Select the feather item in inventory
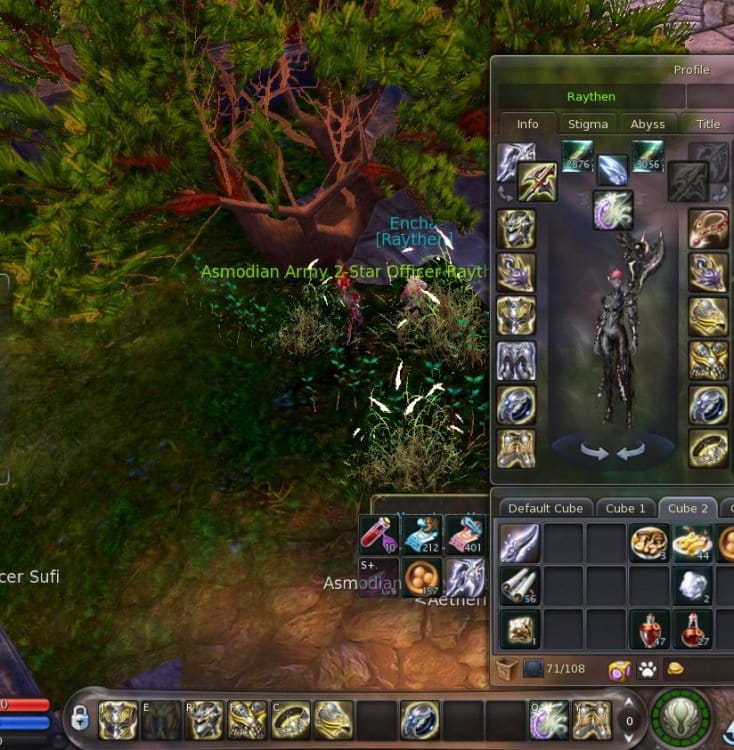The image size is (734, 750). 520,544
